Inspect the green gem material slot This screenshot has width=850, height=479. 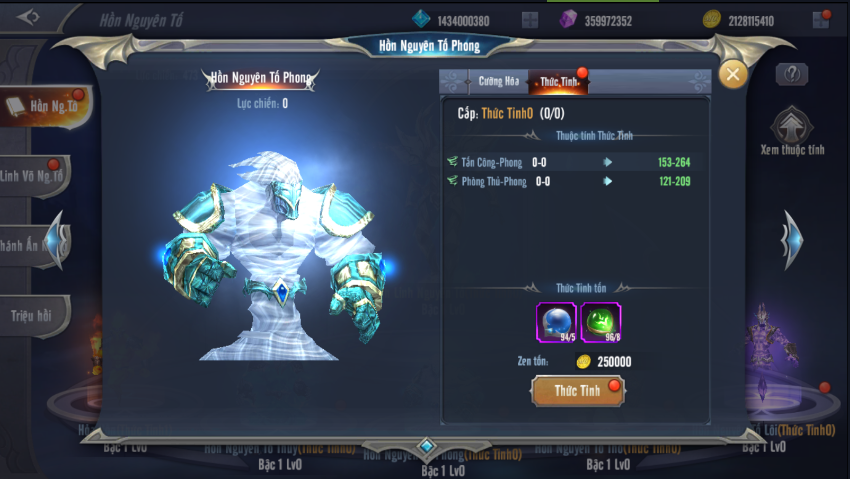coord(601,323)
